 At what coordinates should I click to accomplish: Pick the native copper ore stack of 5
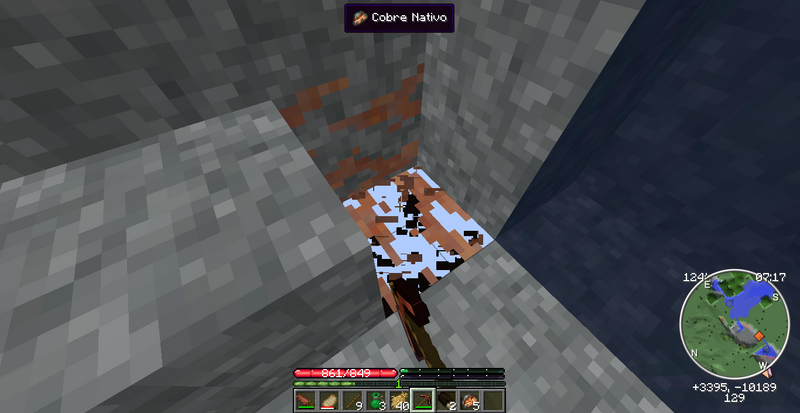470,401
